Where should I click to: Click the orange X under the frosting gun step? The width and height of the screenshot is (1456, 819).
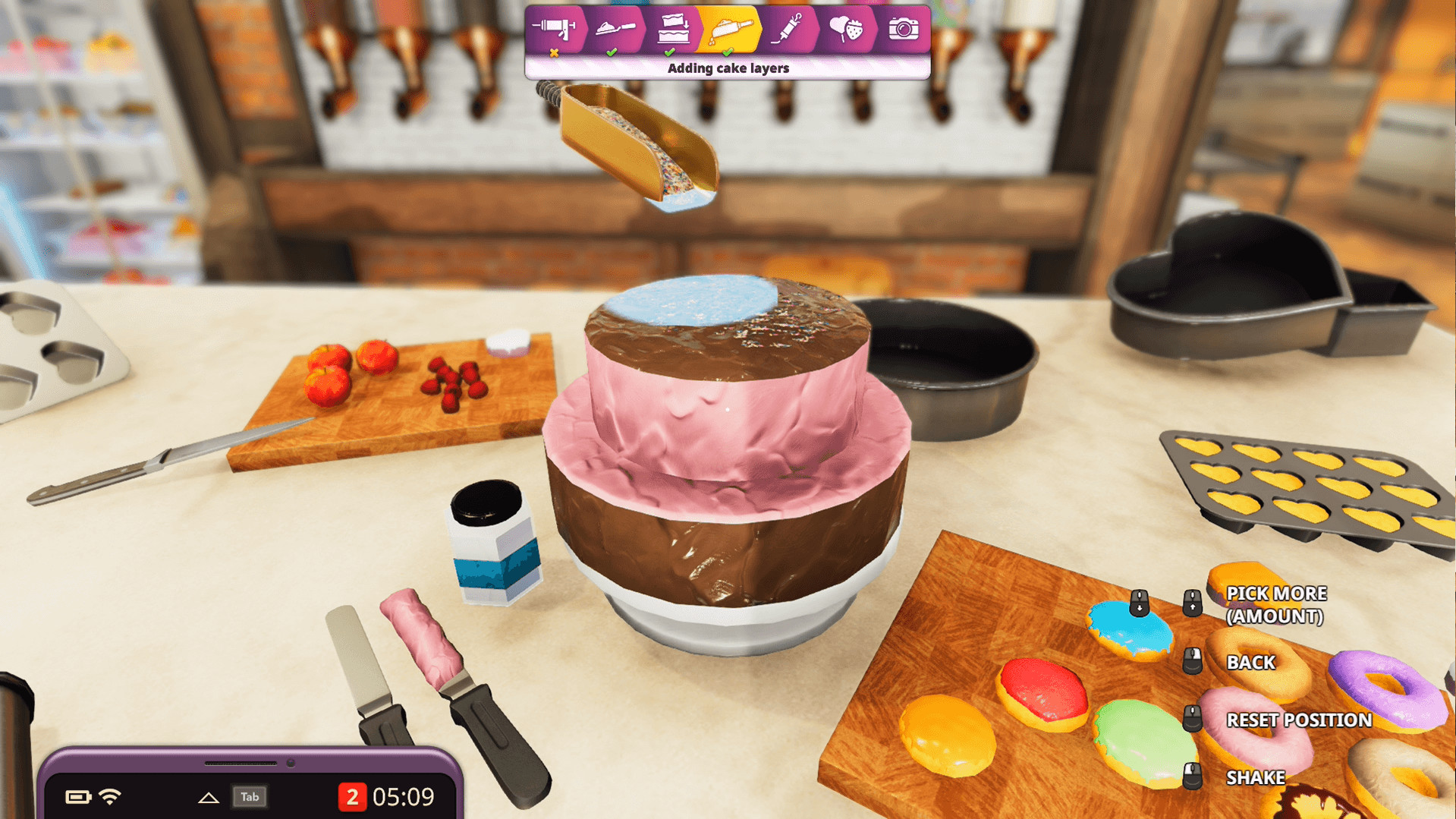click(x=553, y=54)
